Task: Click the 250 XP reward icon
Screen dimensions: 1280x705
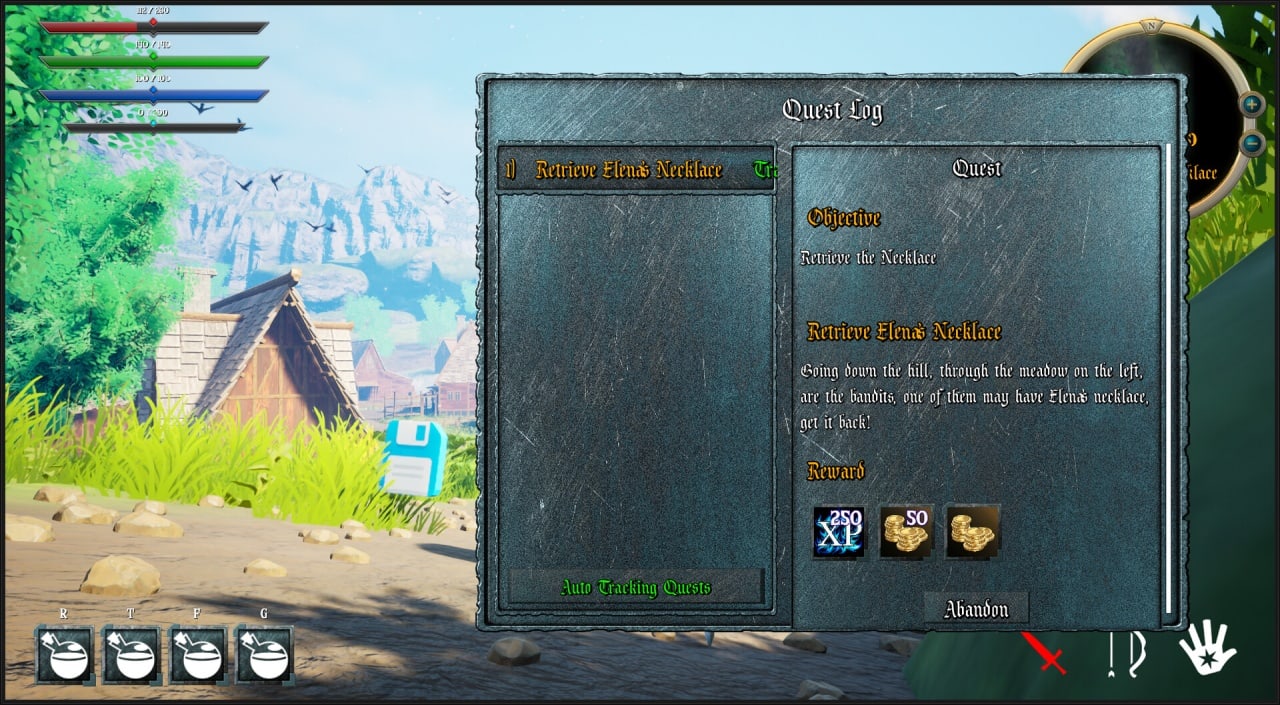Action: (839, 531)
